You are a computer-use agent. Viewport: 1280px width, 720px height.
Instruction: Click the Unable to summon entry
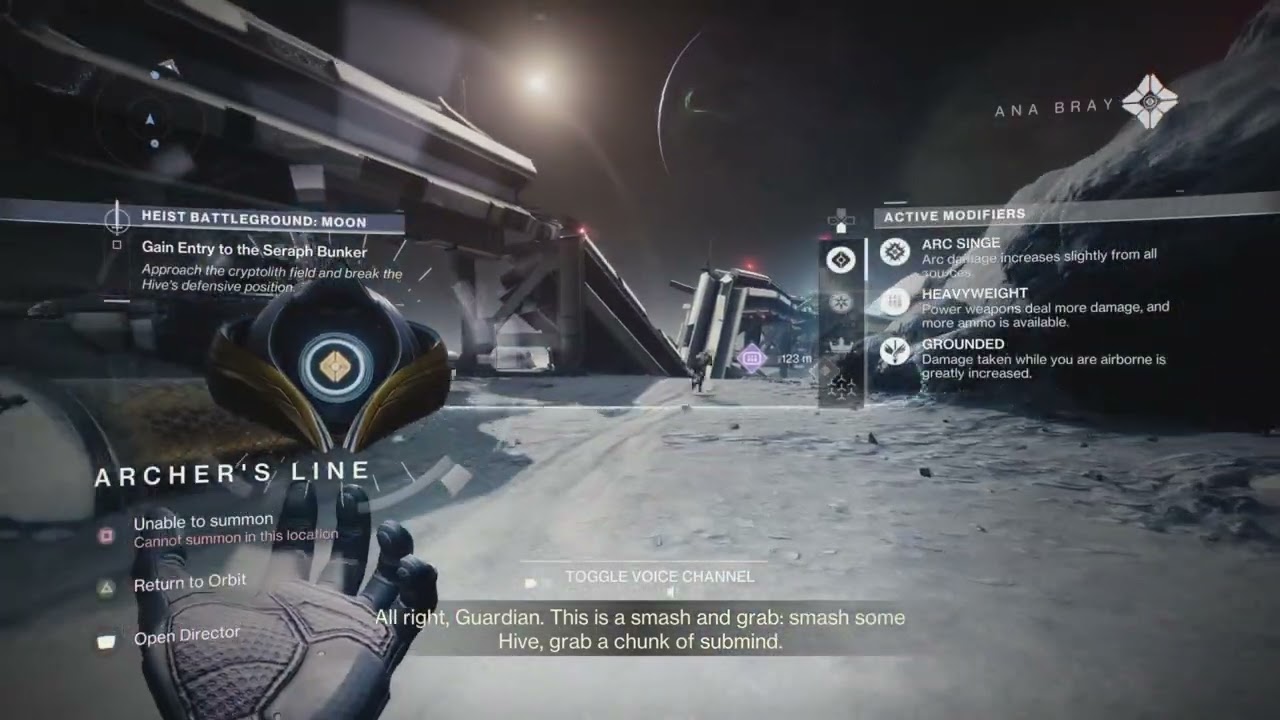coord(203,521)
